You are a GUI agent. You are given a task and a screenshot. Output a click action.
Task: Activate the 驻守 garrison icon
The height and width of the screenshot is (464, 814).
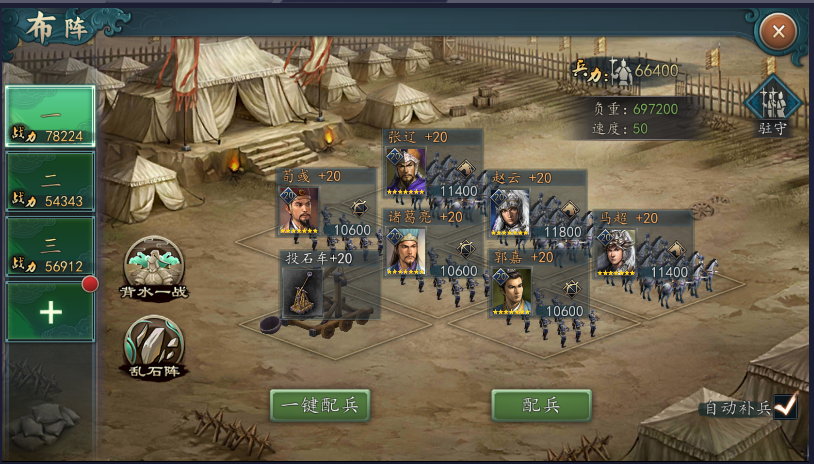(x=773, y=103)
